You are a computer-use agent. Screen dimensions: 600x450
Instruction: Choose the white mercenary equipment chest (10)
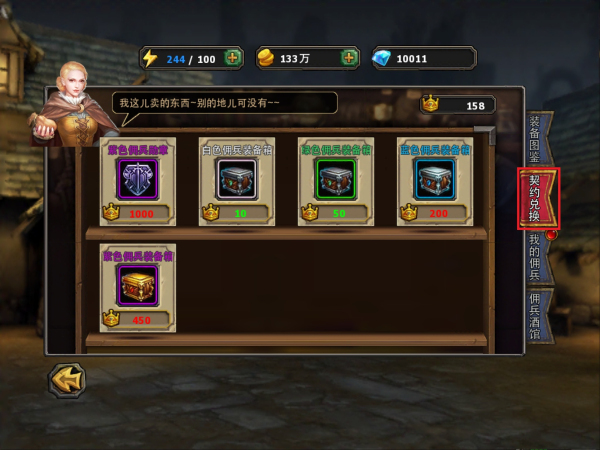(236, 181)
